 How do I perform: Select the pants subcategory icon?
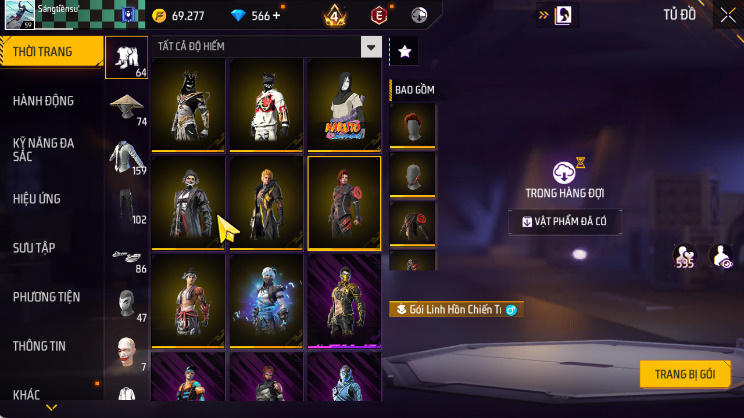point(126,205)
